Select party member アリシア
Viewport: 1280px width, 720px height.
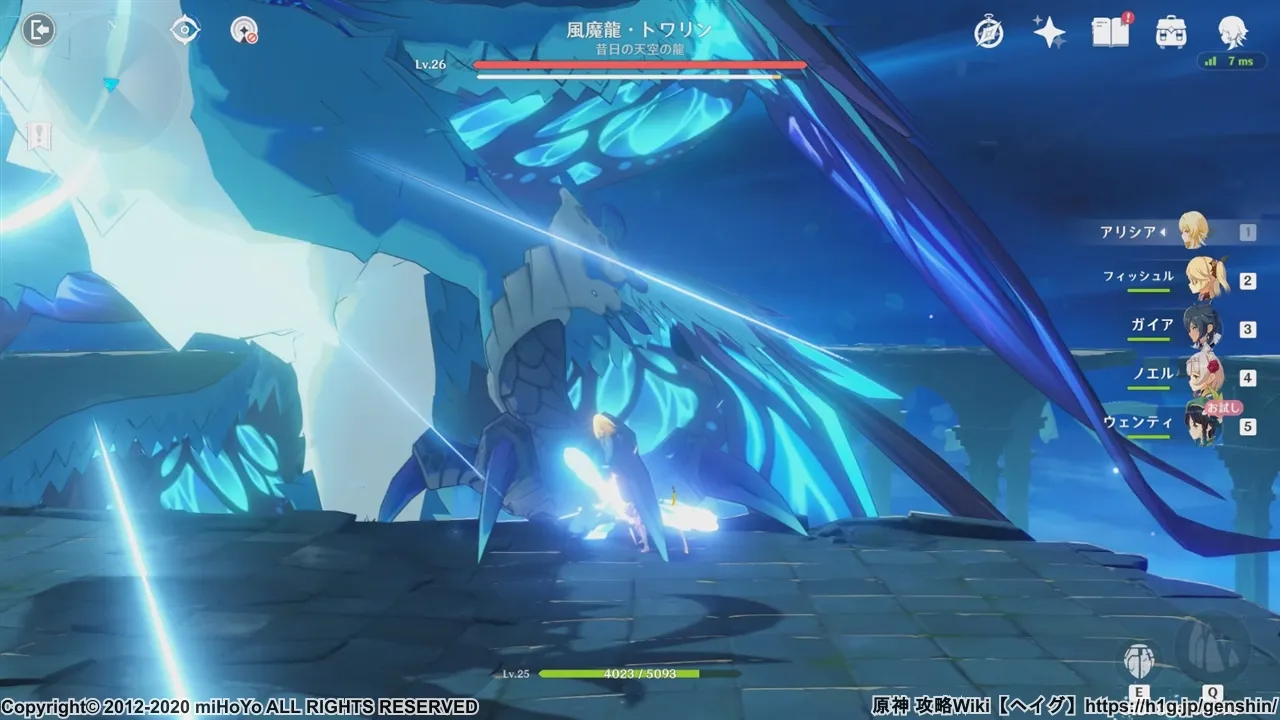click(1192, 231)
